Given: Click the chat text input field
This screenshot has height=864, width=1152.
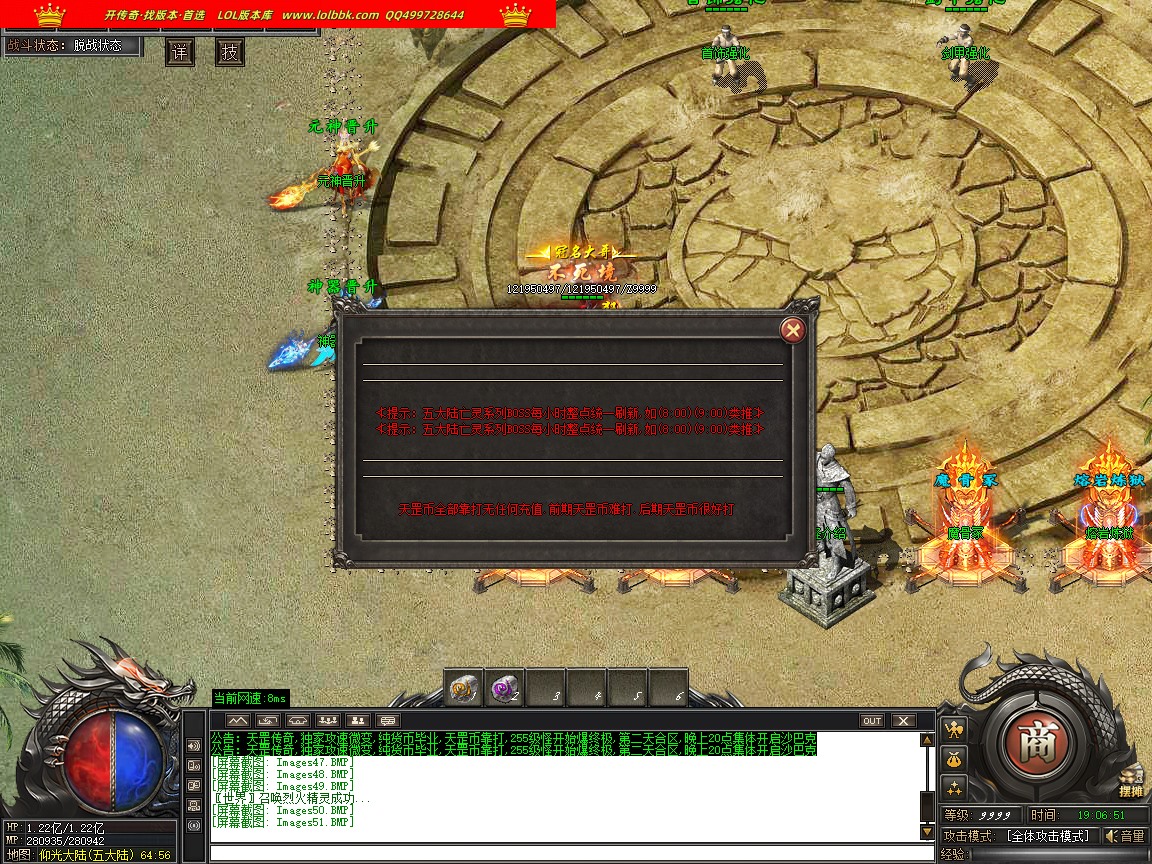Looking at the screenshot, I should (570, 853).
